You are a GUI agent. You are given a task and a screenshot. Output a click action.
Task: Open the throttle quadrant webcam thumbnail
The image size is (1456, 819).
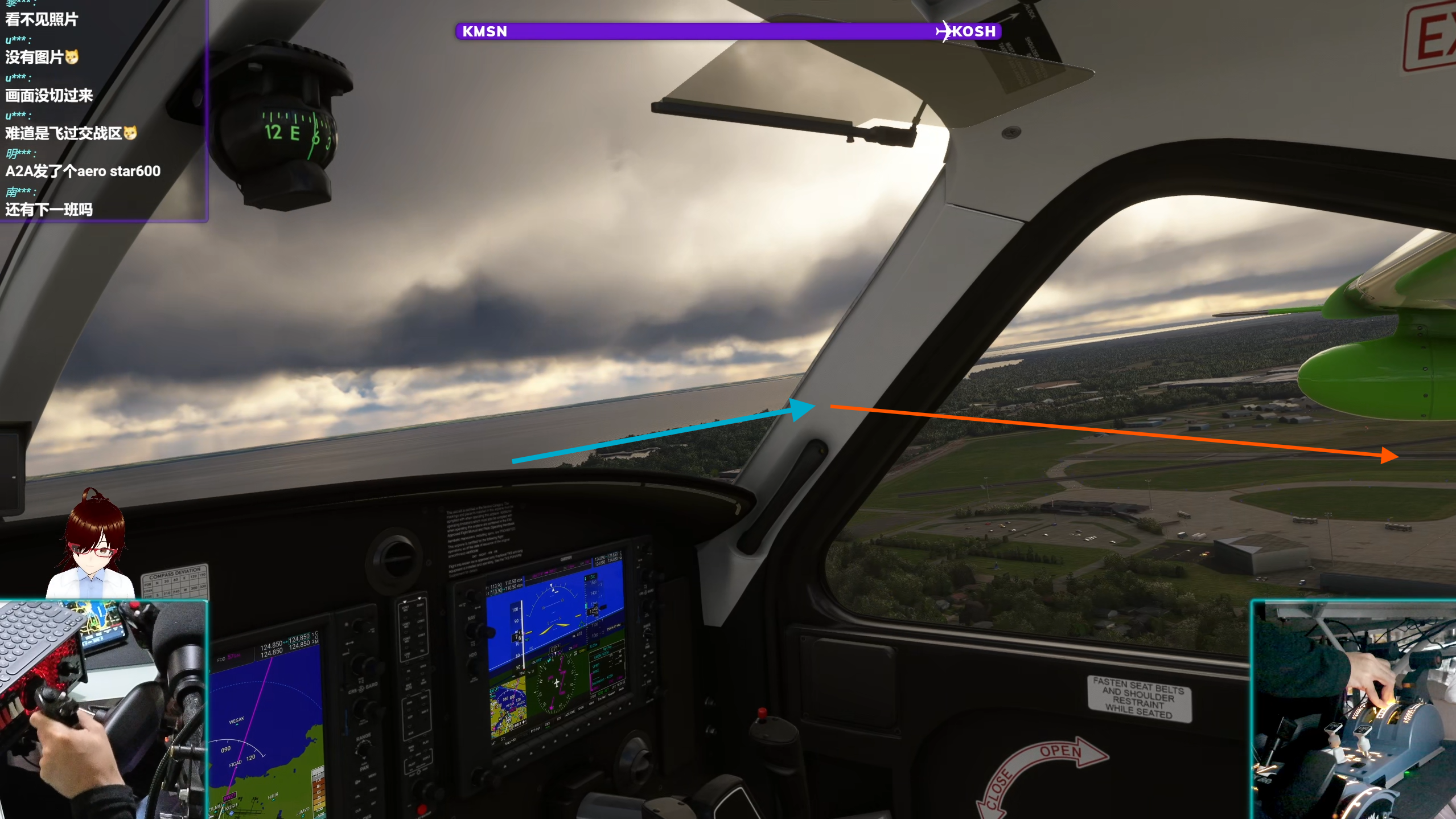1354,710
